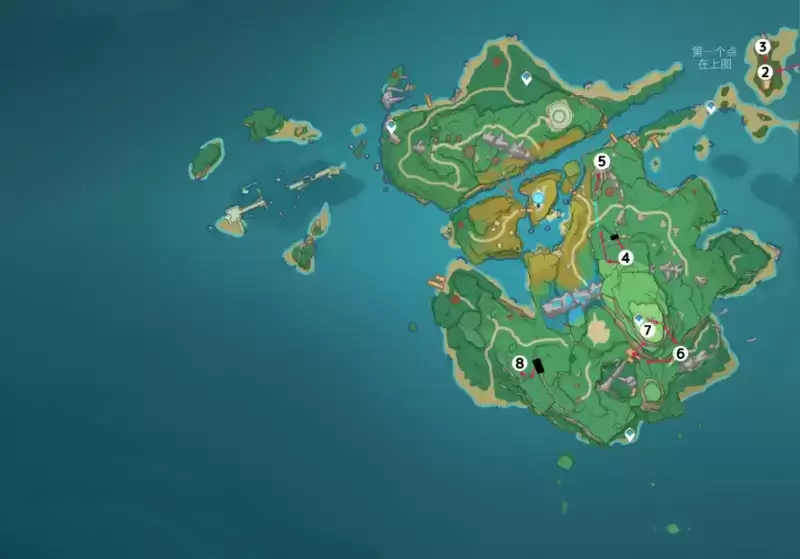800x559 pixels.
Task: Click map marker number 7
Action: tap(647, 329)
